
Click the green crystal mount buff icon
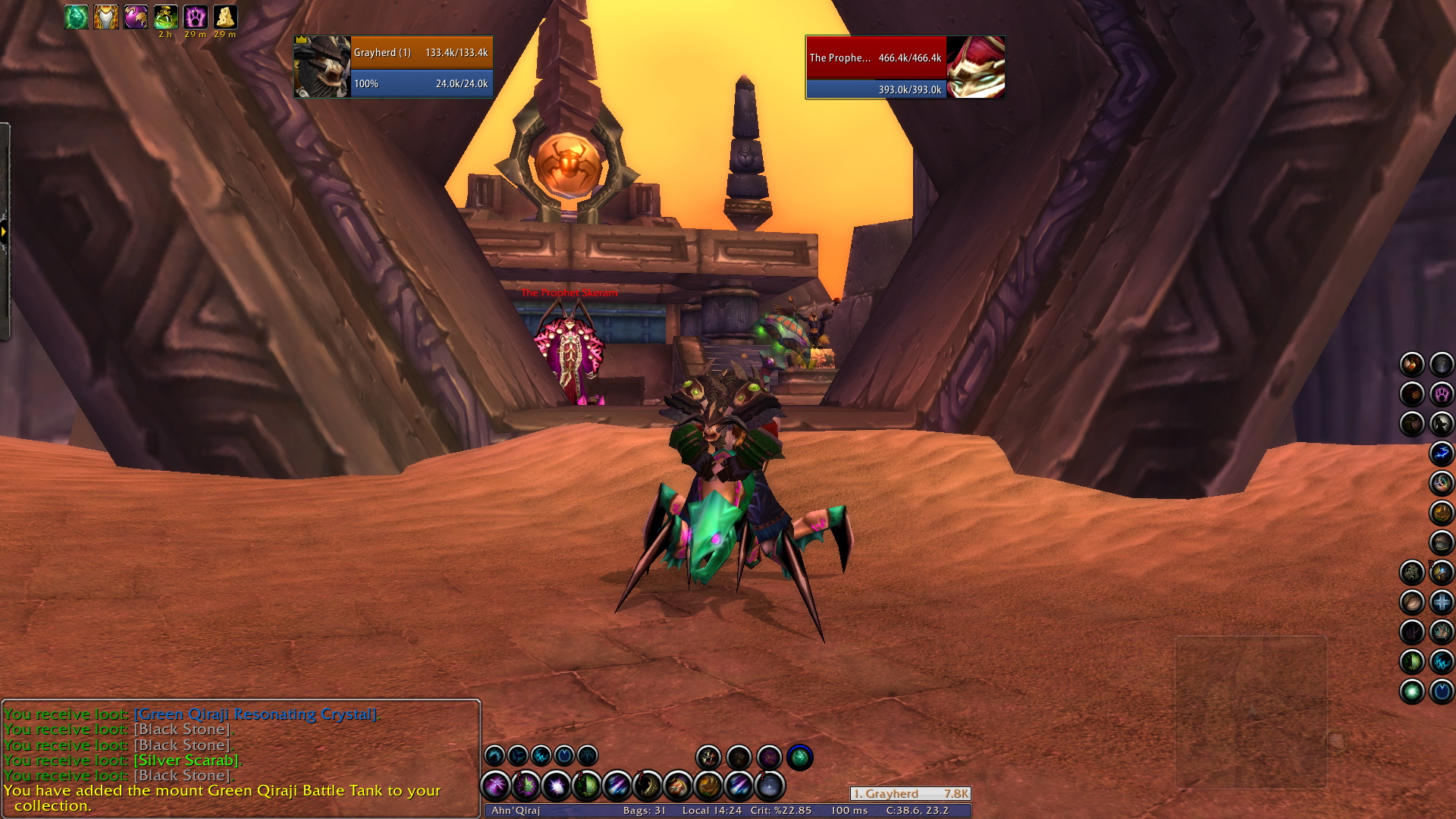click(76, 17)
